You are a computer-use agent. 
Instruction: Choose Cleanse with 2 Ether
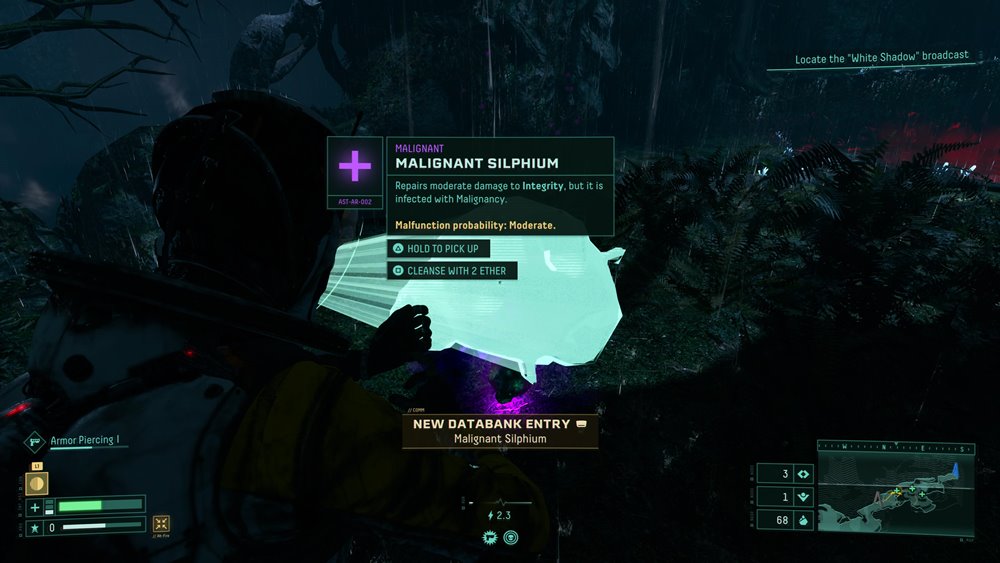pyautogui.click(x=453, y=271)
